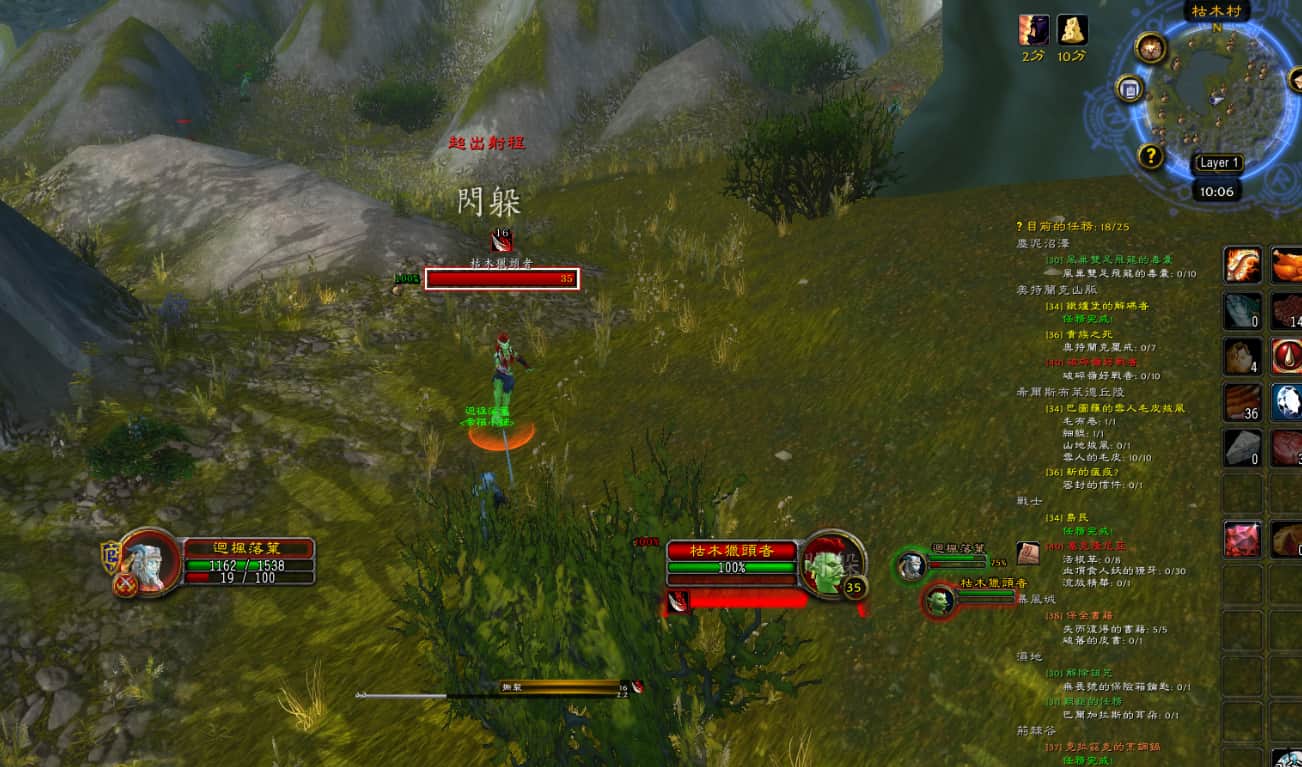Click the parchment quest item button by tracker
The width and height of the screenshot is (1302, 767).
[x=1028, y=553]
